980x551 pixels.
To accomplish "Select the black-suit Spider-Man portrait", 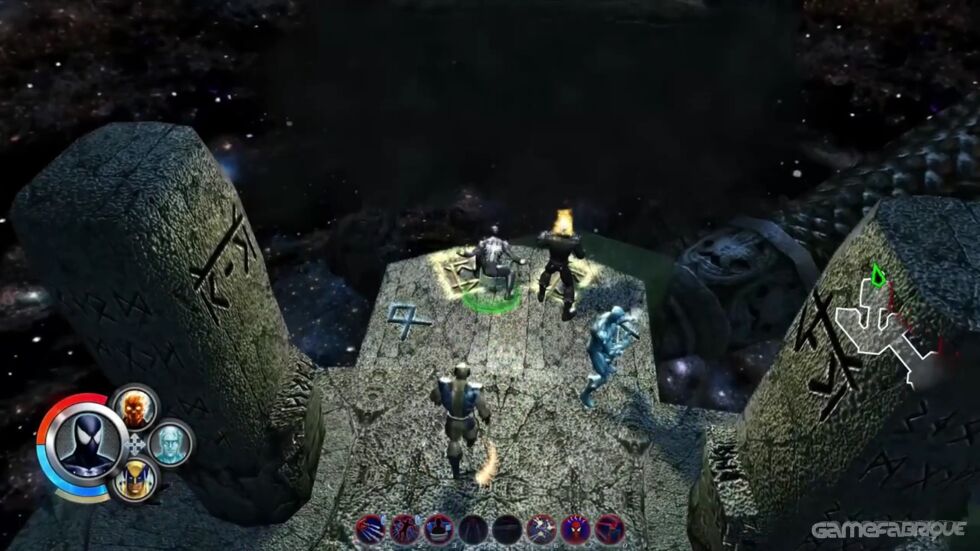I will pos(82,443).
